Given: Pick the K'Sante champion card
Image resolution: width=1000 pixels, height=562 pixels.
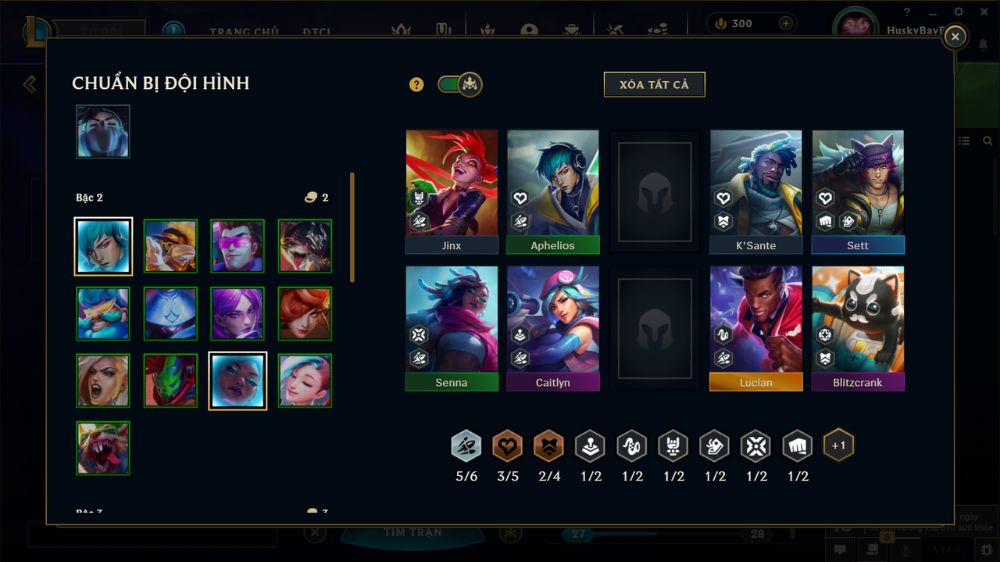Looking at the screenshot, I should click(x=756, y=190).
